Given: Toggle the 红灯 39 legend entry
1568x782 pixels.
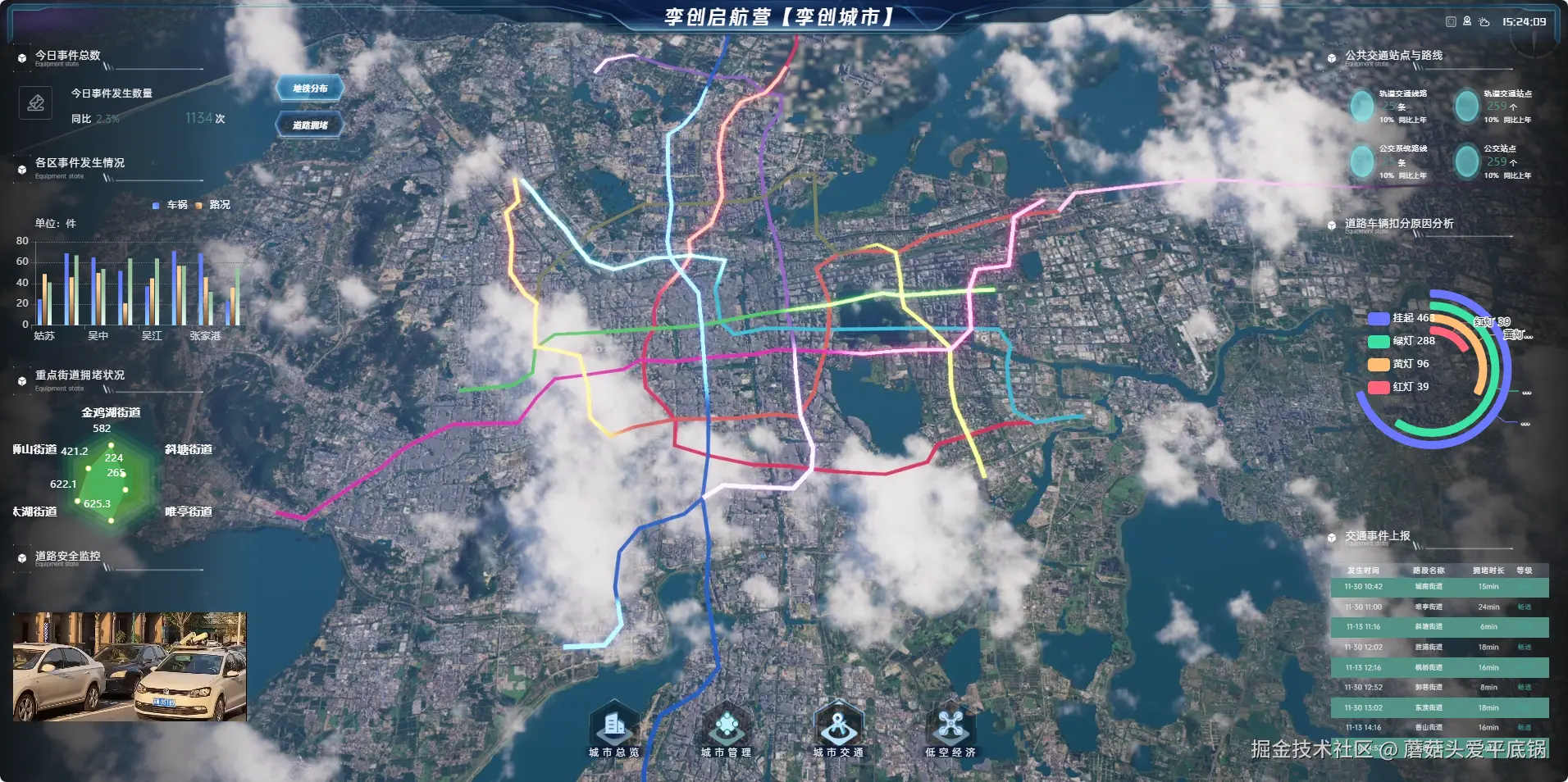Looking at the screenshot, I should [x=1400, y=387].
